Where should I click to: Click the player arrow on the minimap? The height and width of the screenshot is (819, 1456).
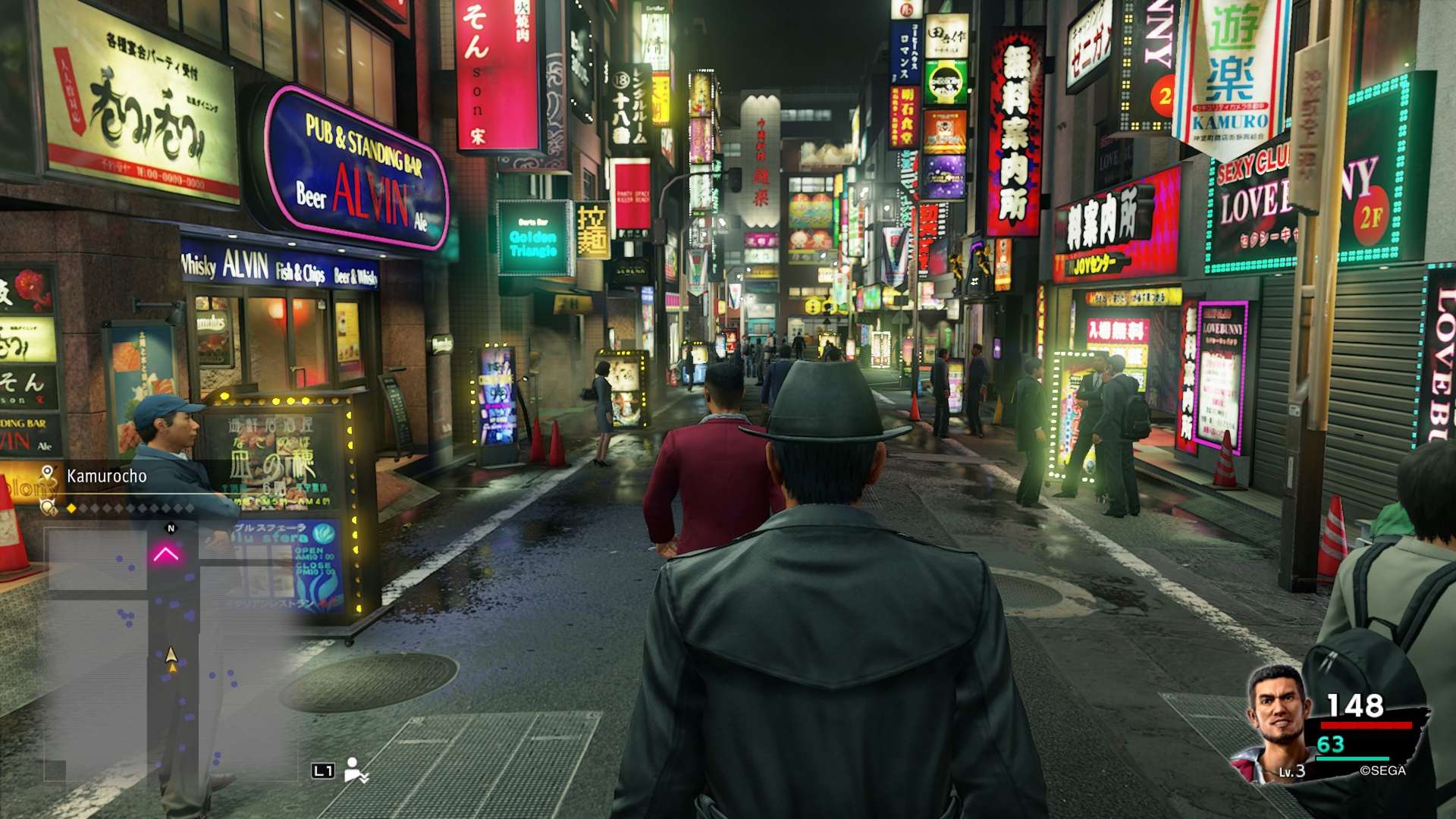(171, 656)
